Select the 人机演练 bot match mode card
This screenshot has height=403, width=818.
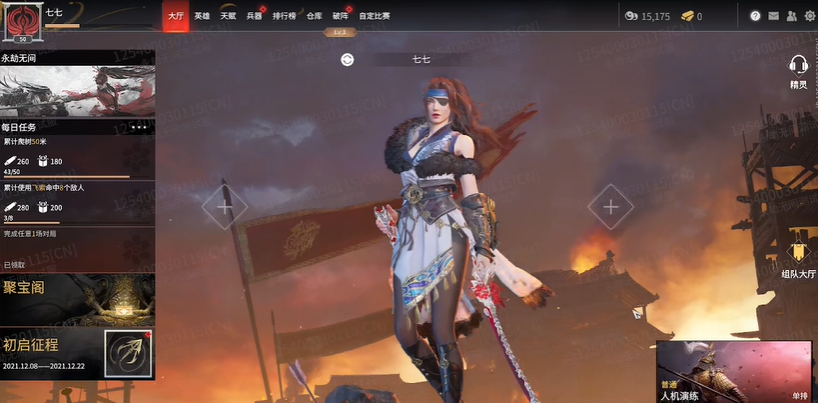pyautogui.click(x=735, y=371)
